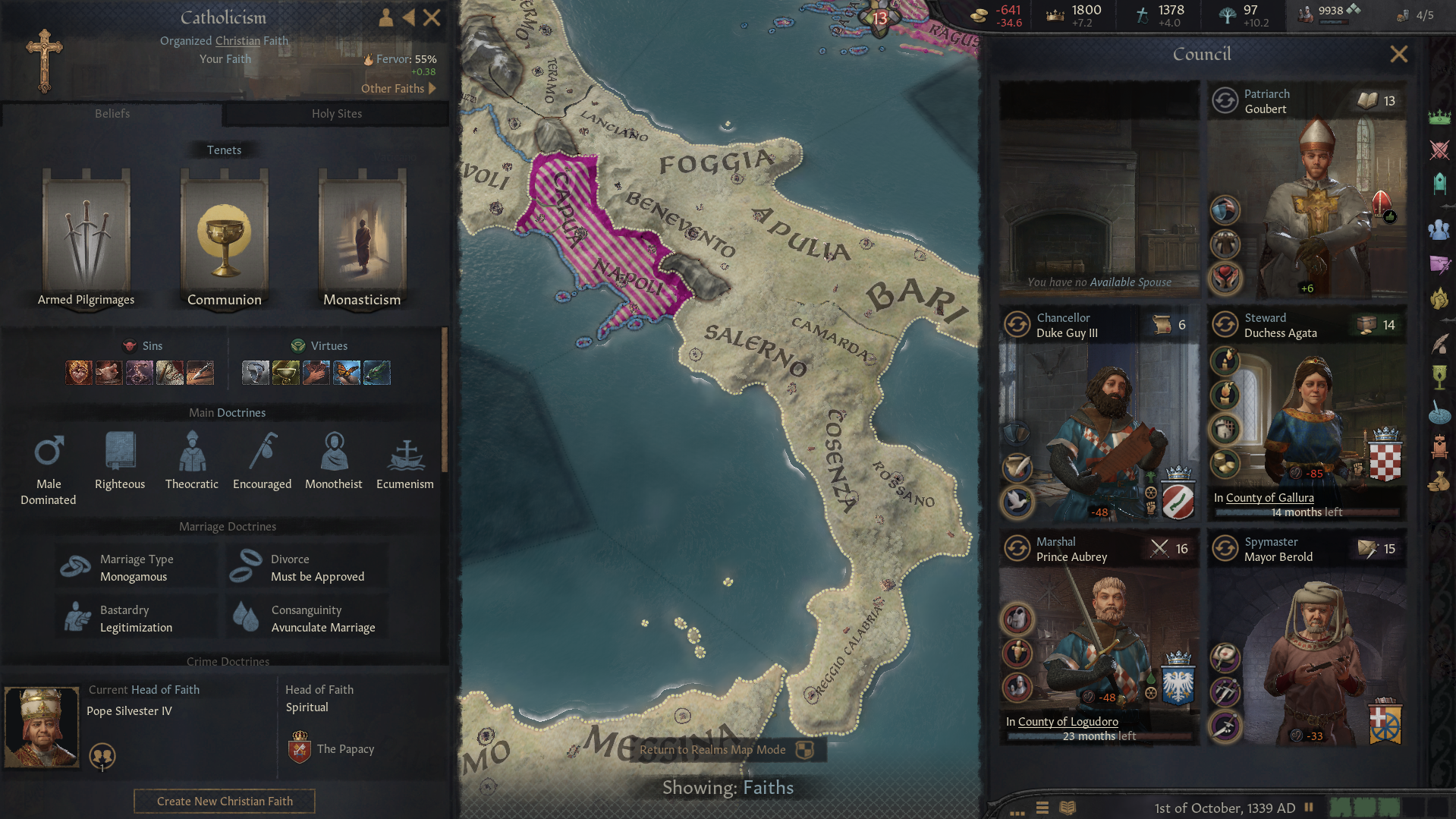Open the Military panel with crossed swords icon

1439,150
